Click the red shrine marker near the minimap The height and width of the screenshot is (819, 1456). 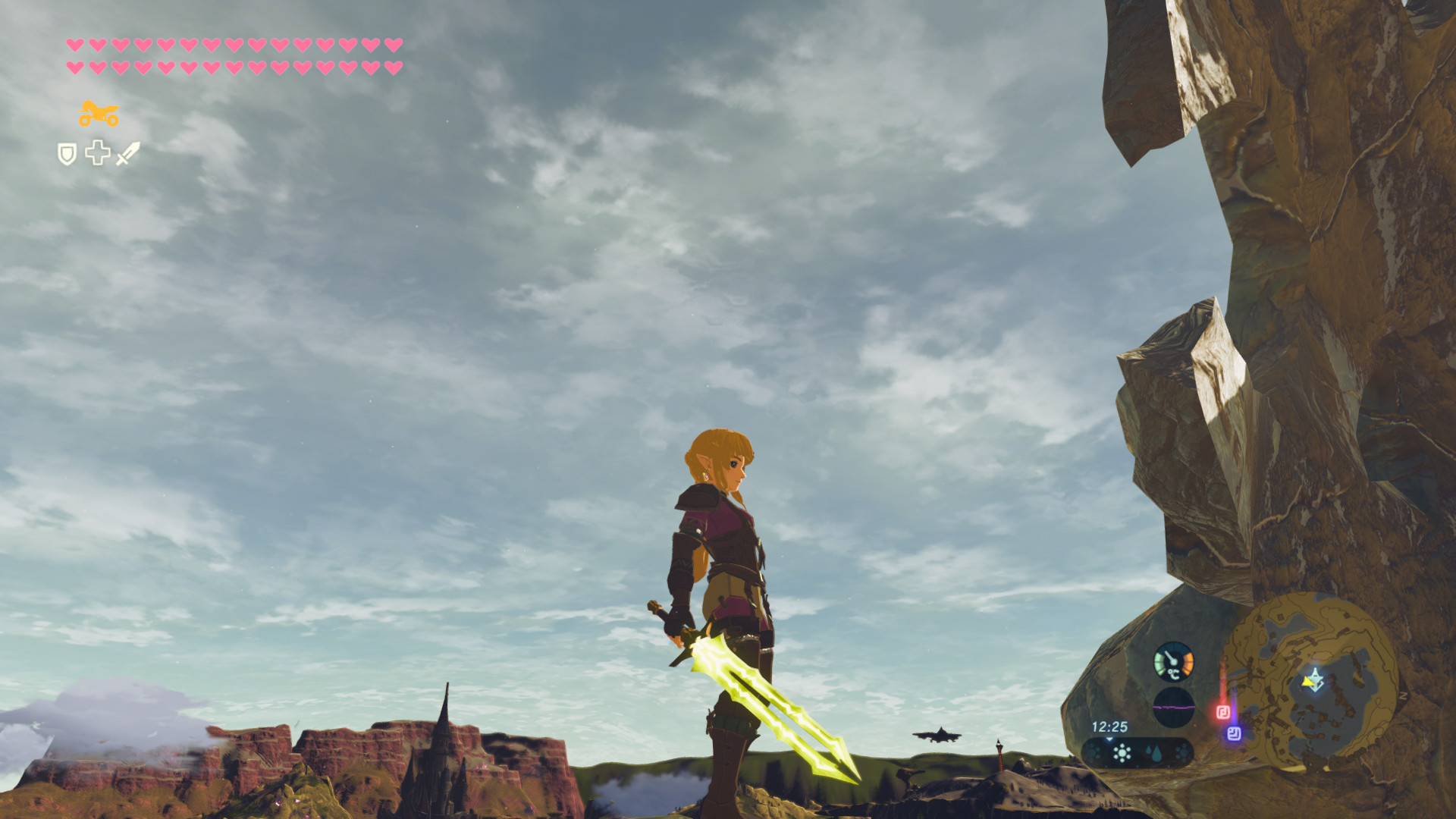[1223, 711]
